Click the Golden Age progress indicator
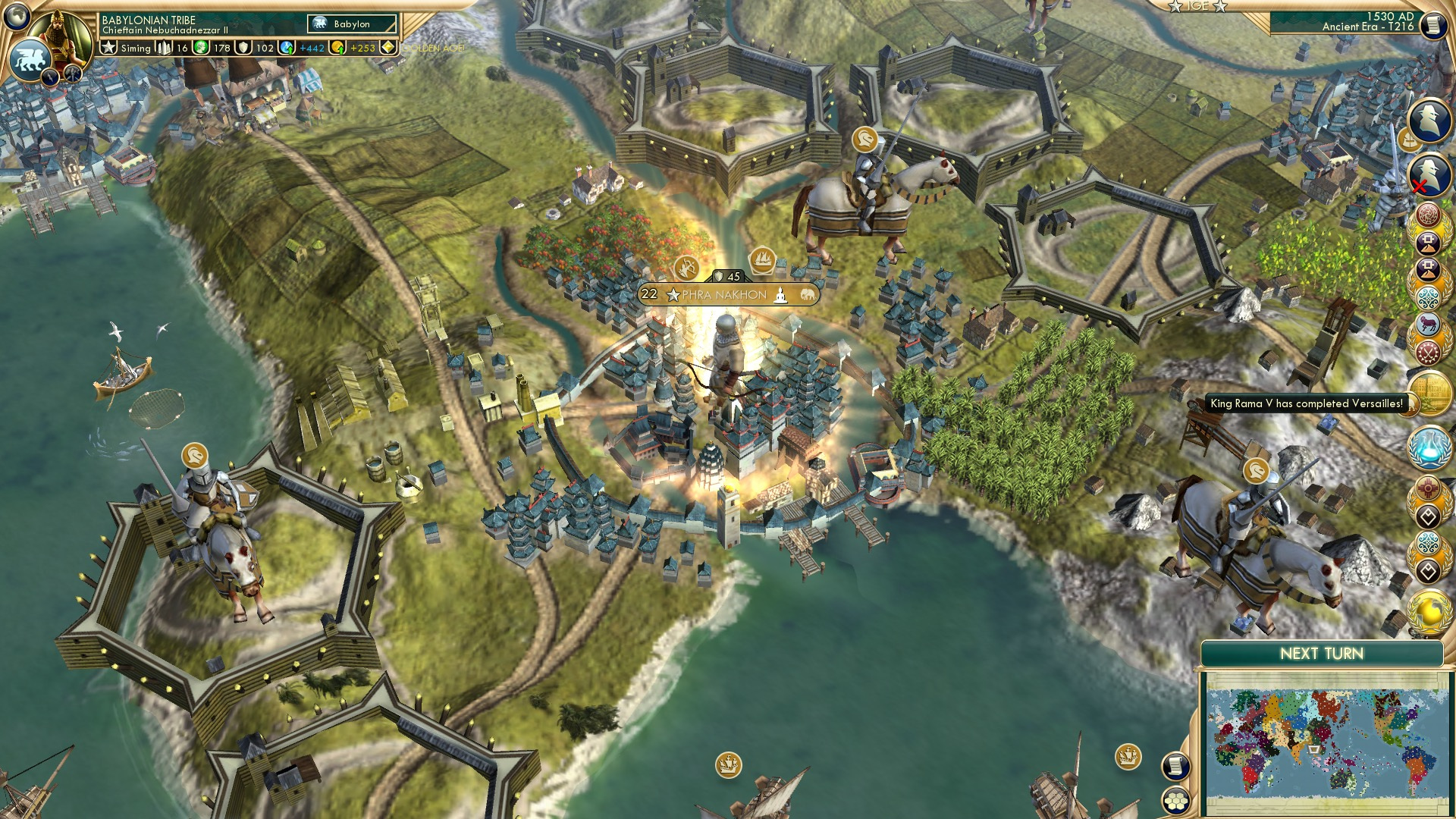1456x819 pixels. pos(389,49)
